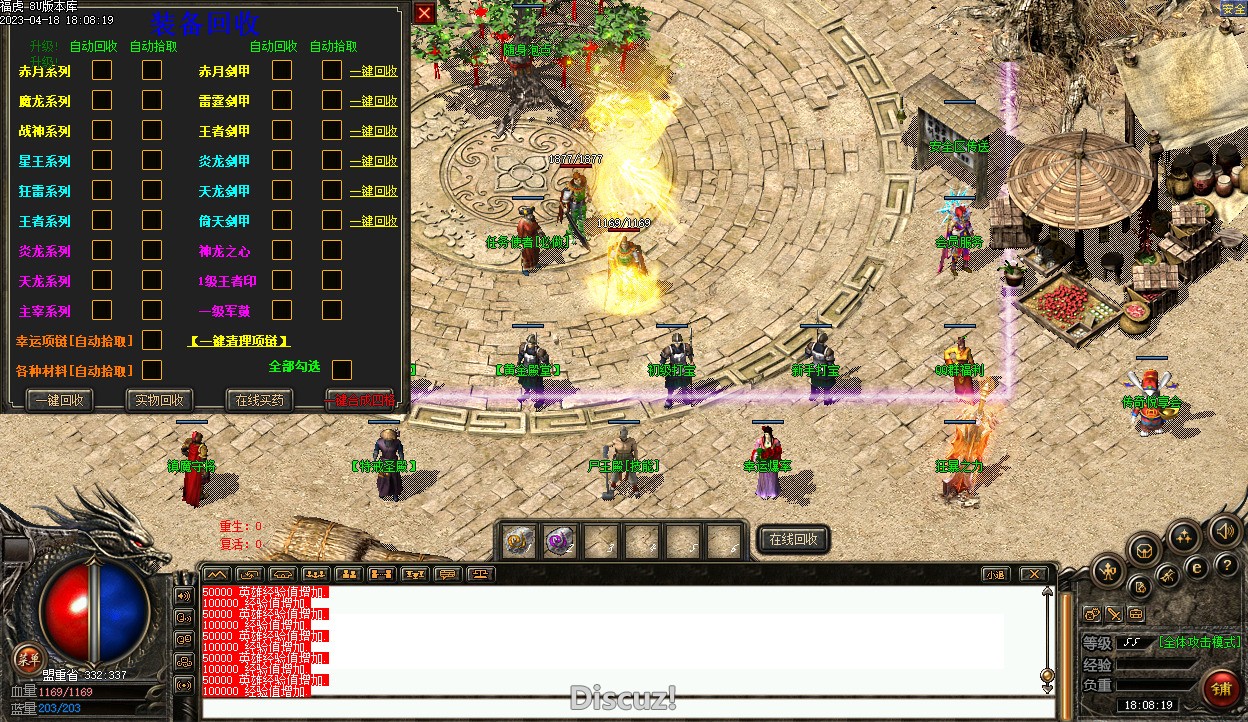Click the 一键回收 button at the panel bottom
This screenshot has width=1248, height=722.
60,400
